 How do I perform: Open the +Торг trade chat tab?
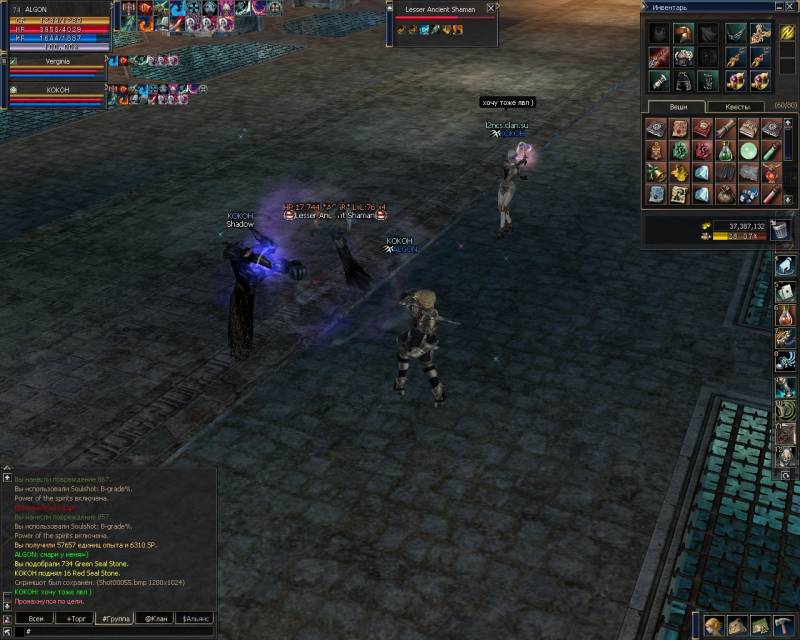pos(76,619)
